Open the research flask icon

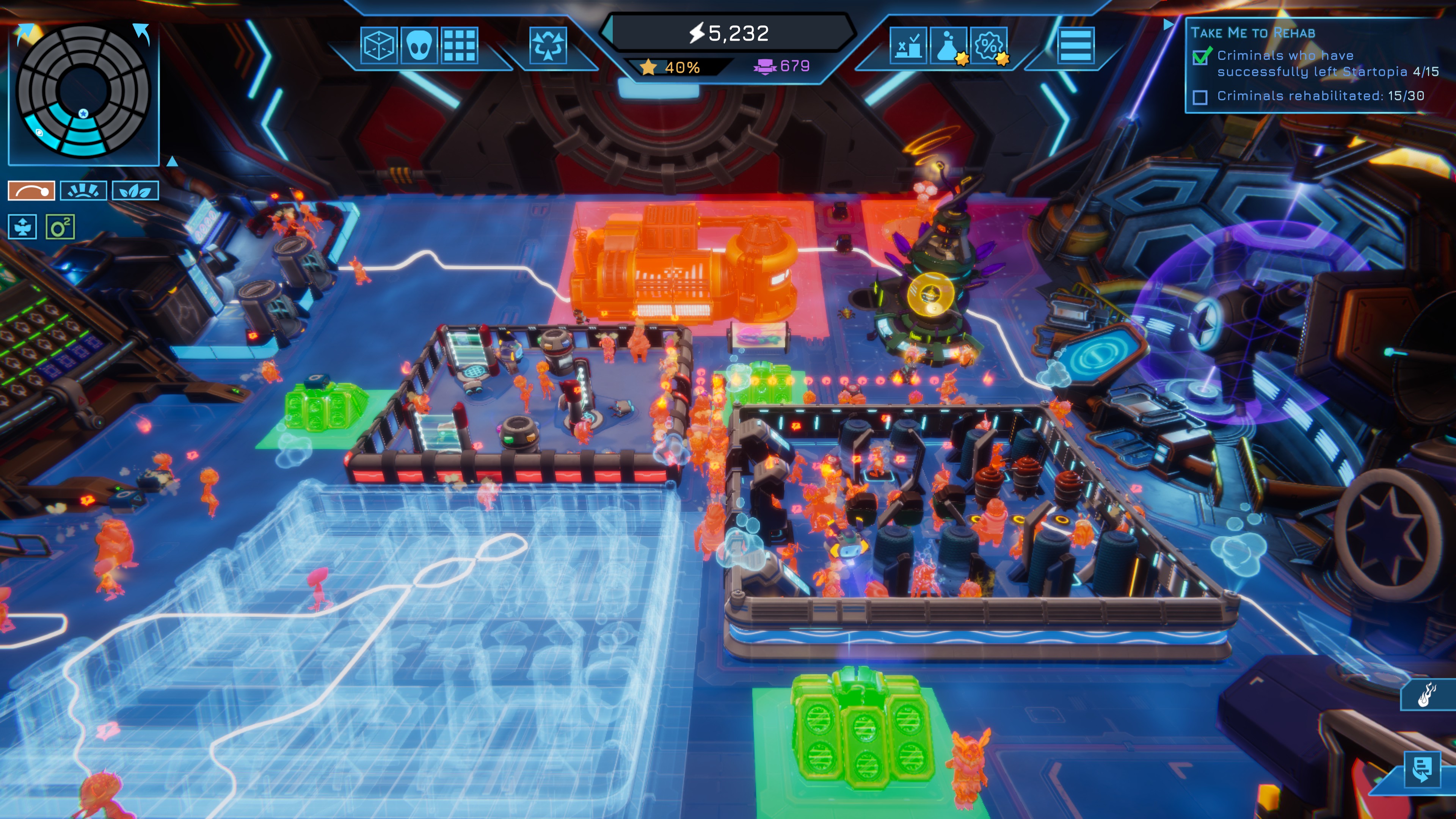[948, 45]
